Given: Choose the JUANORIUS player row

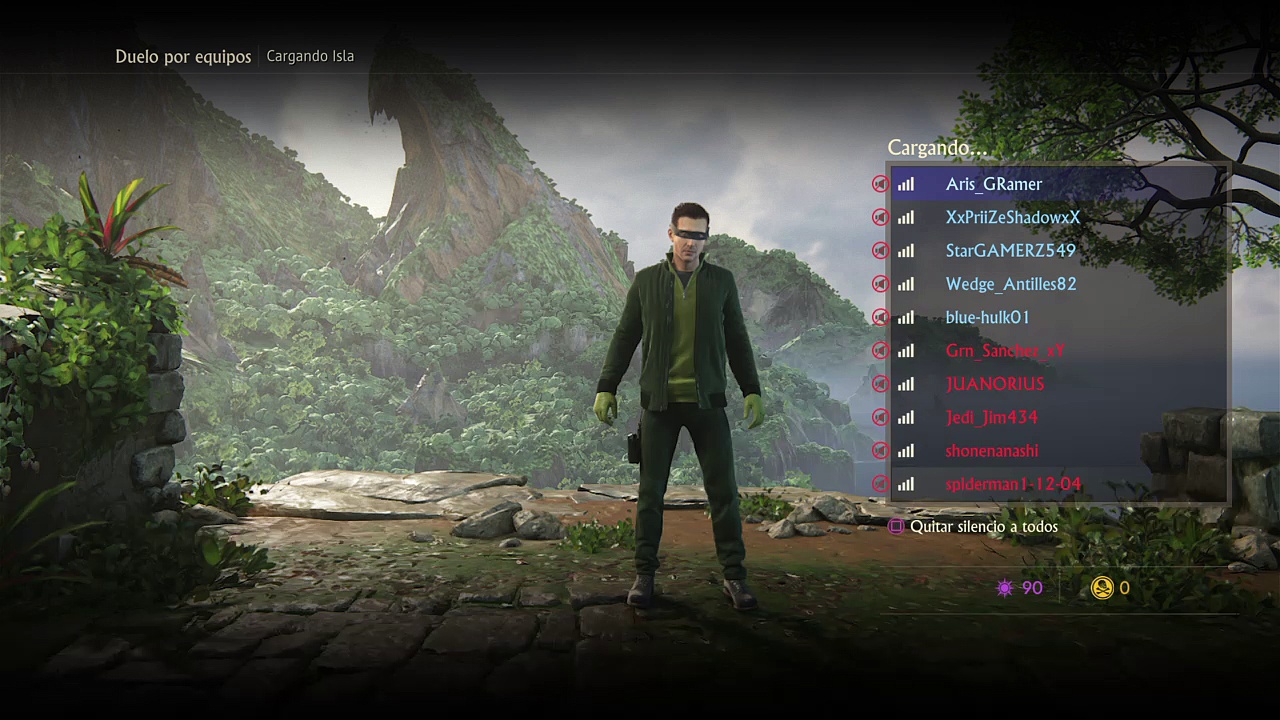Looking at the screenshot, I should [x=994, y=384].
